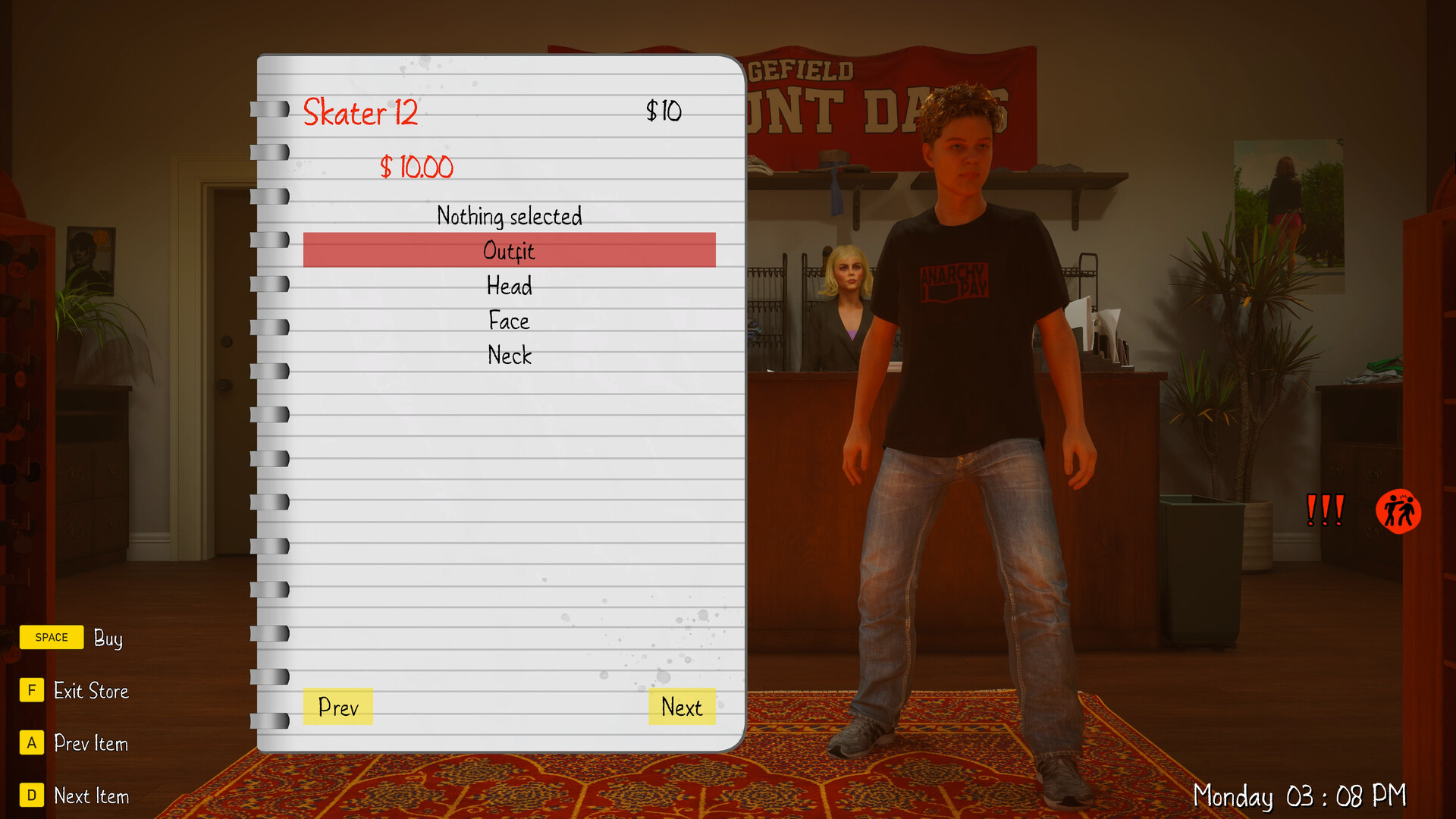
Task: Click the D Next Item key icon
Action: pos(31,795)
